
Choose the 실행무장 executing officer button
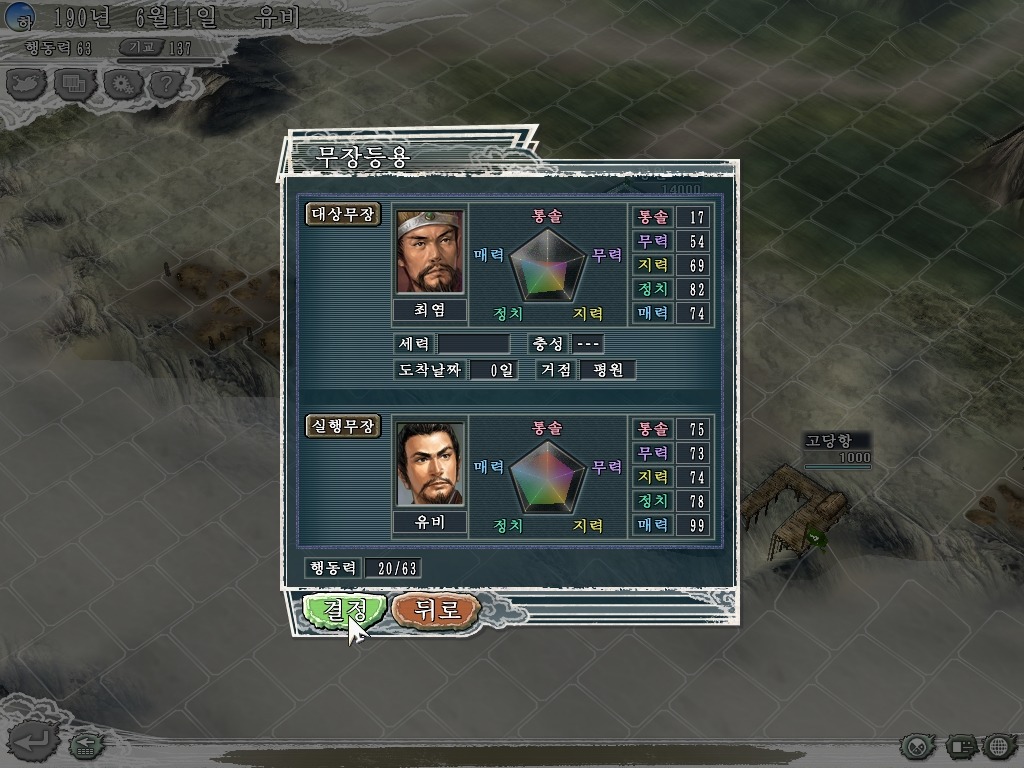(343, 426)
